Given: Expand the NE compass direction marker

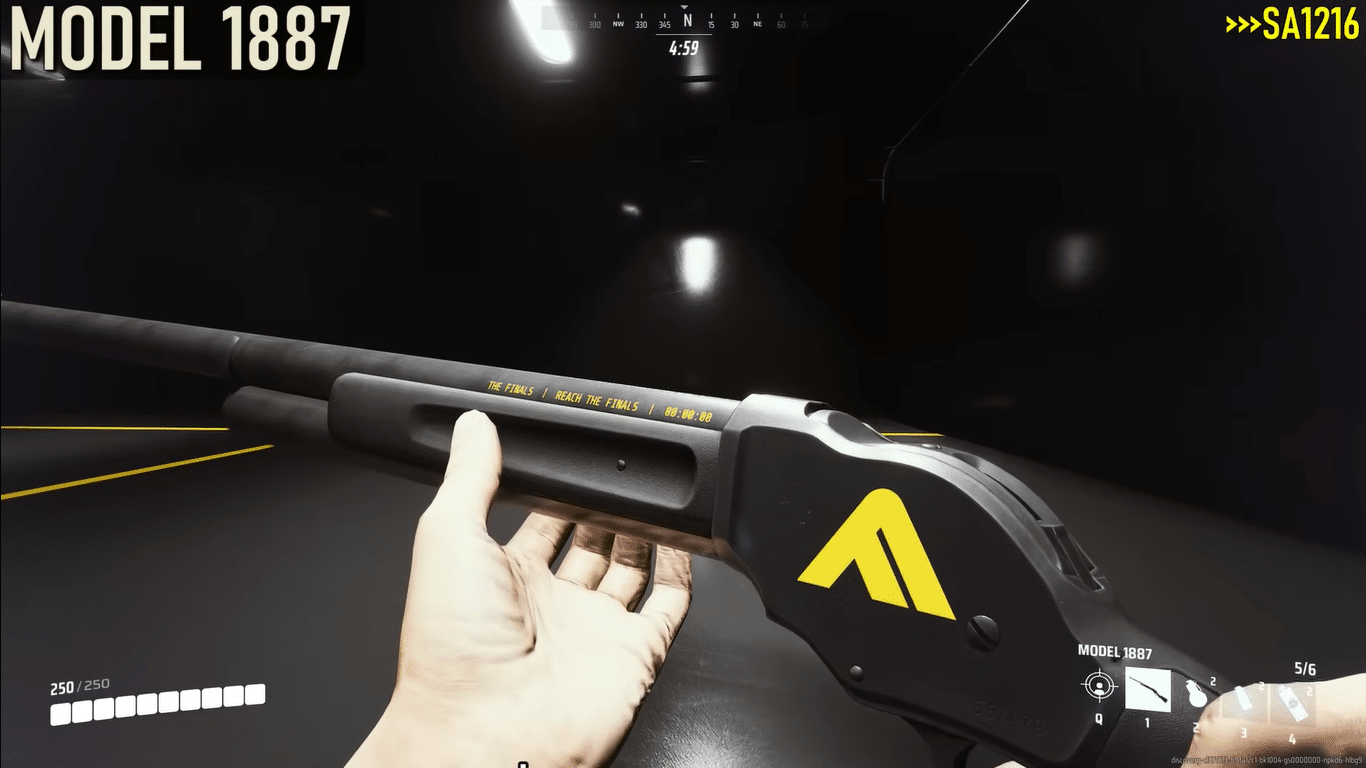Looking at the screenshot, I should click(x=758, y=24).
